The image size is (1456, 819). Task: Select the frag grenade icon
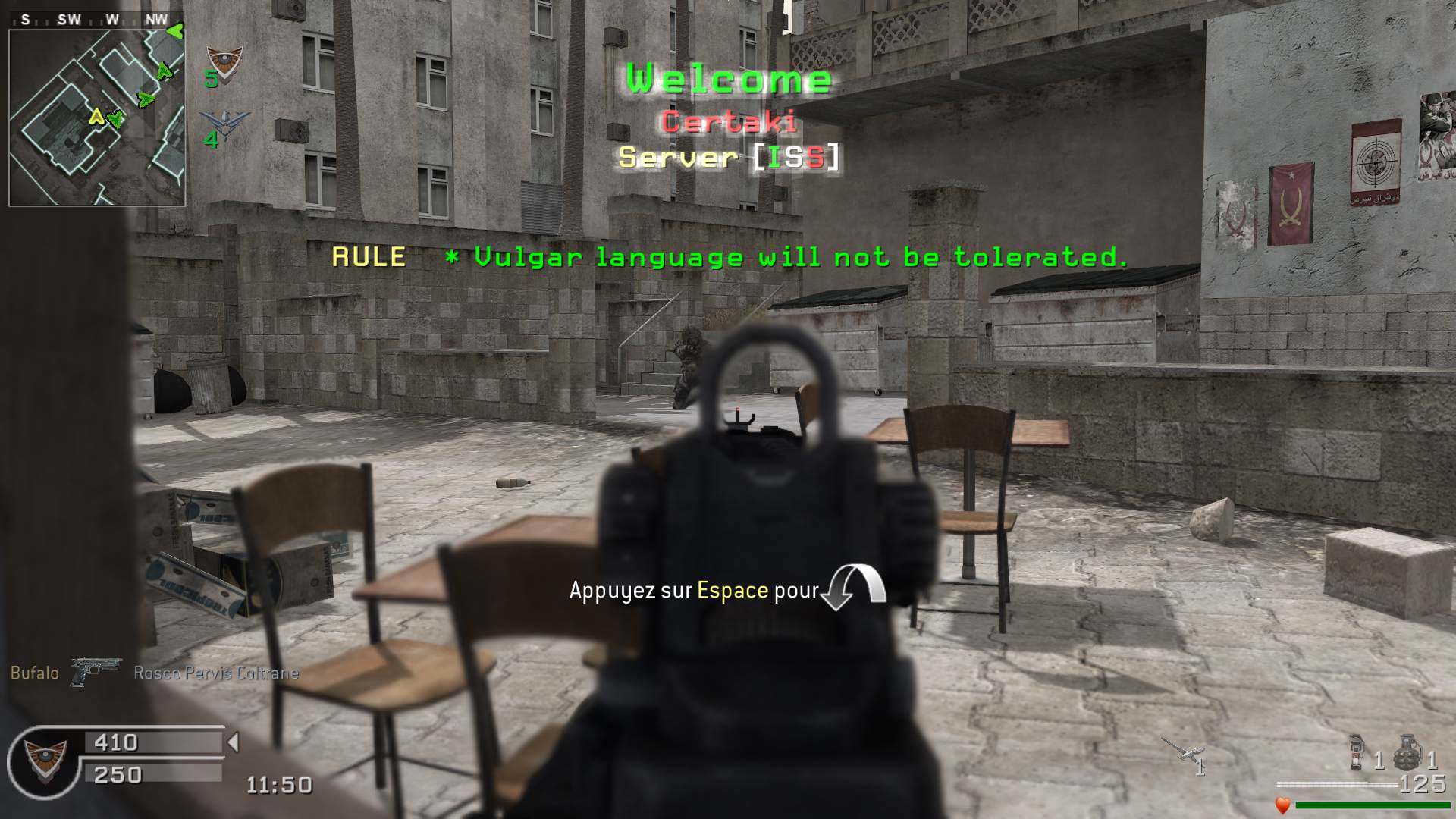point(1407,751)
